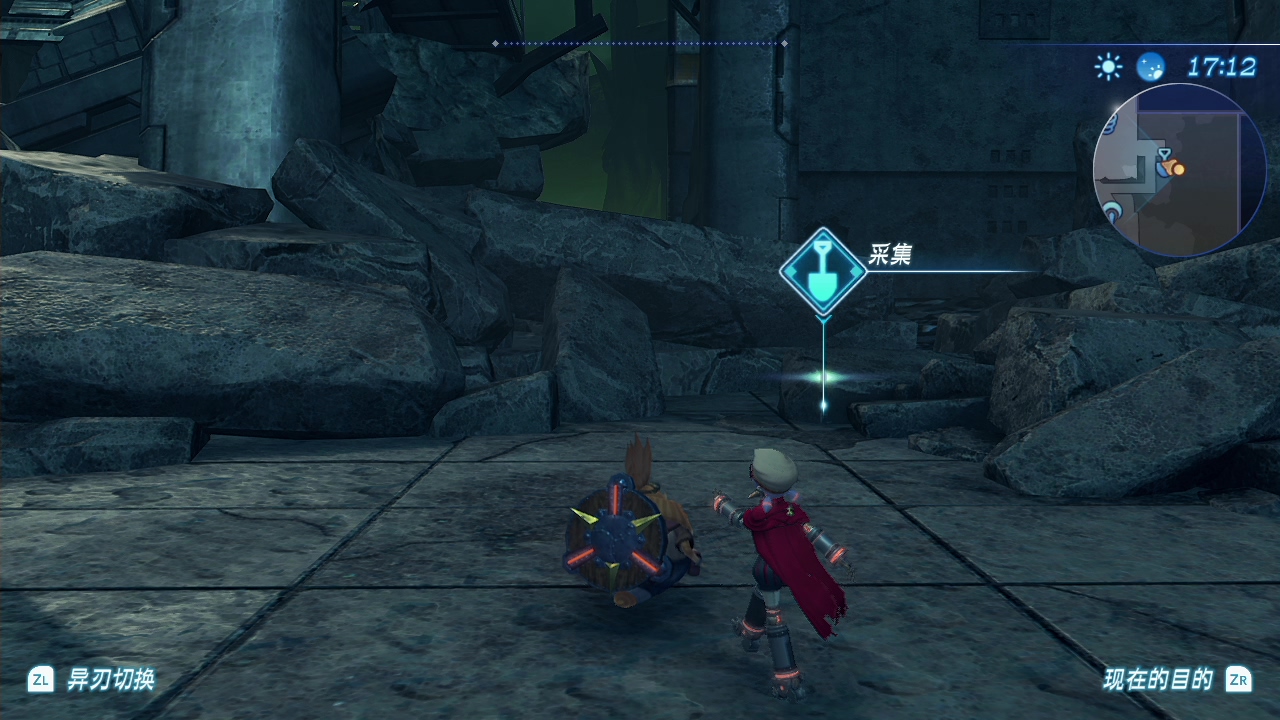
Task: Click the cloudy weather icon
Action: pos(1151,67)
